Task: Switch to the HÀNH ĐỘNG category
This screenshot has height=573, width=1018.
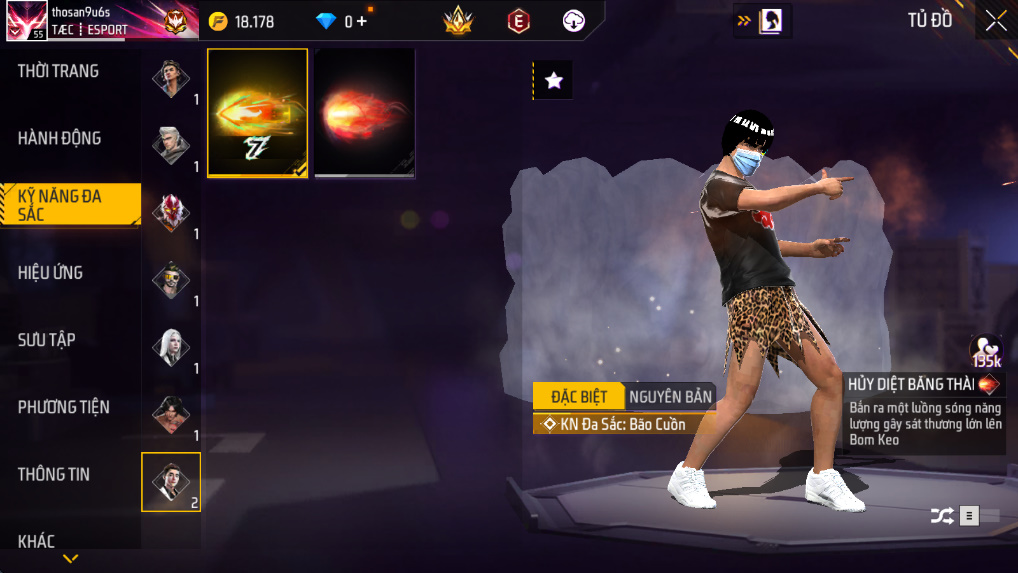Action: (59, 138)
